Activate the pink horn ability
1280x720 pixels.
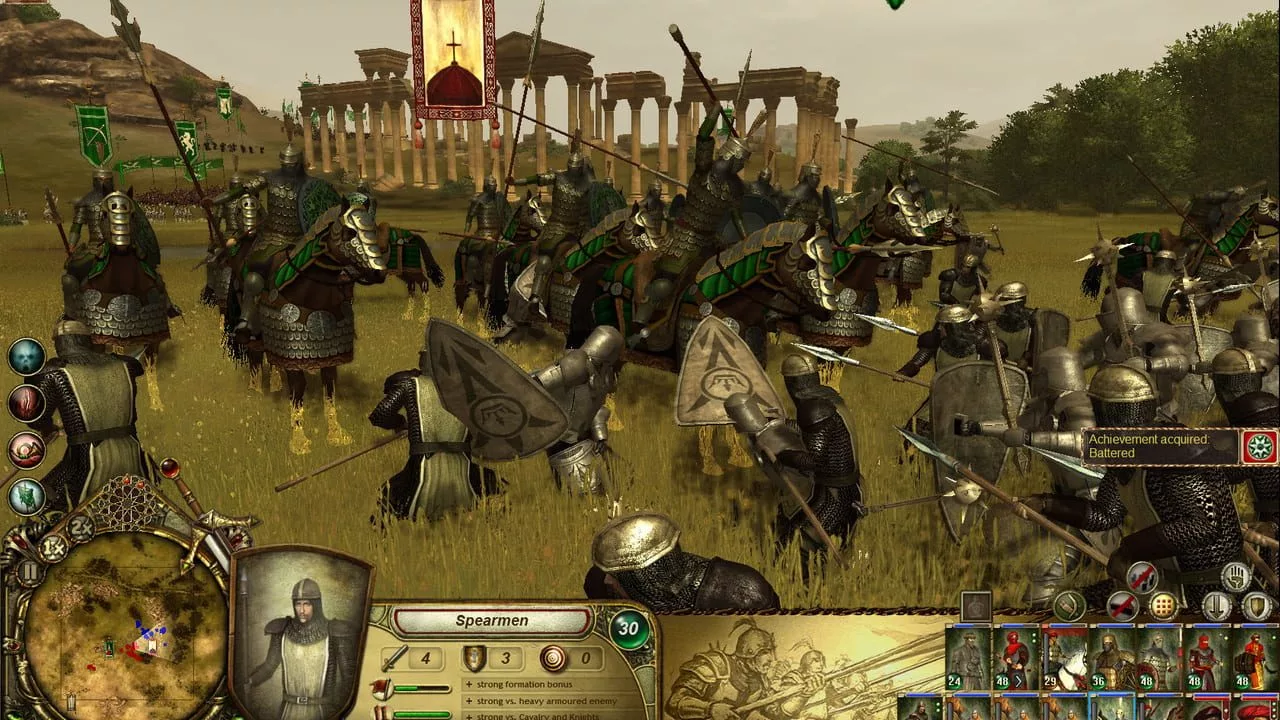point(27,450)
